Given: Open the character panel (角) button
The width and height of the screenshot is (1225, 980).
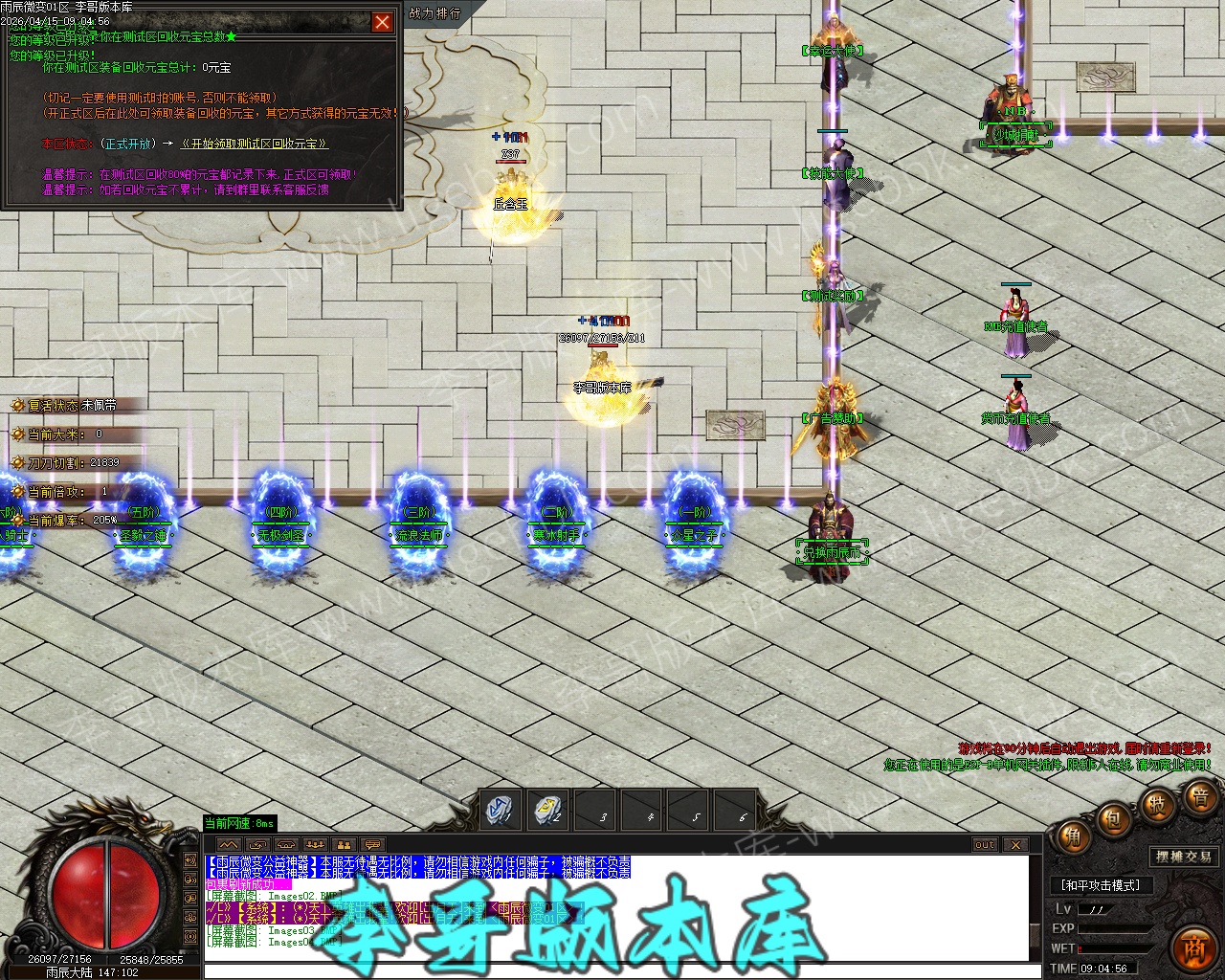Looking at the screenshot, I should point(1074,839).
